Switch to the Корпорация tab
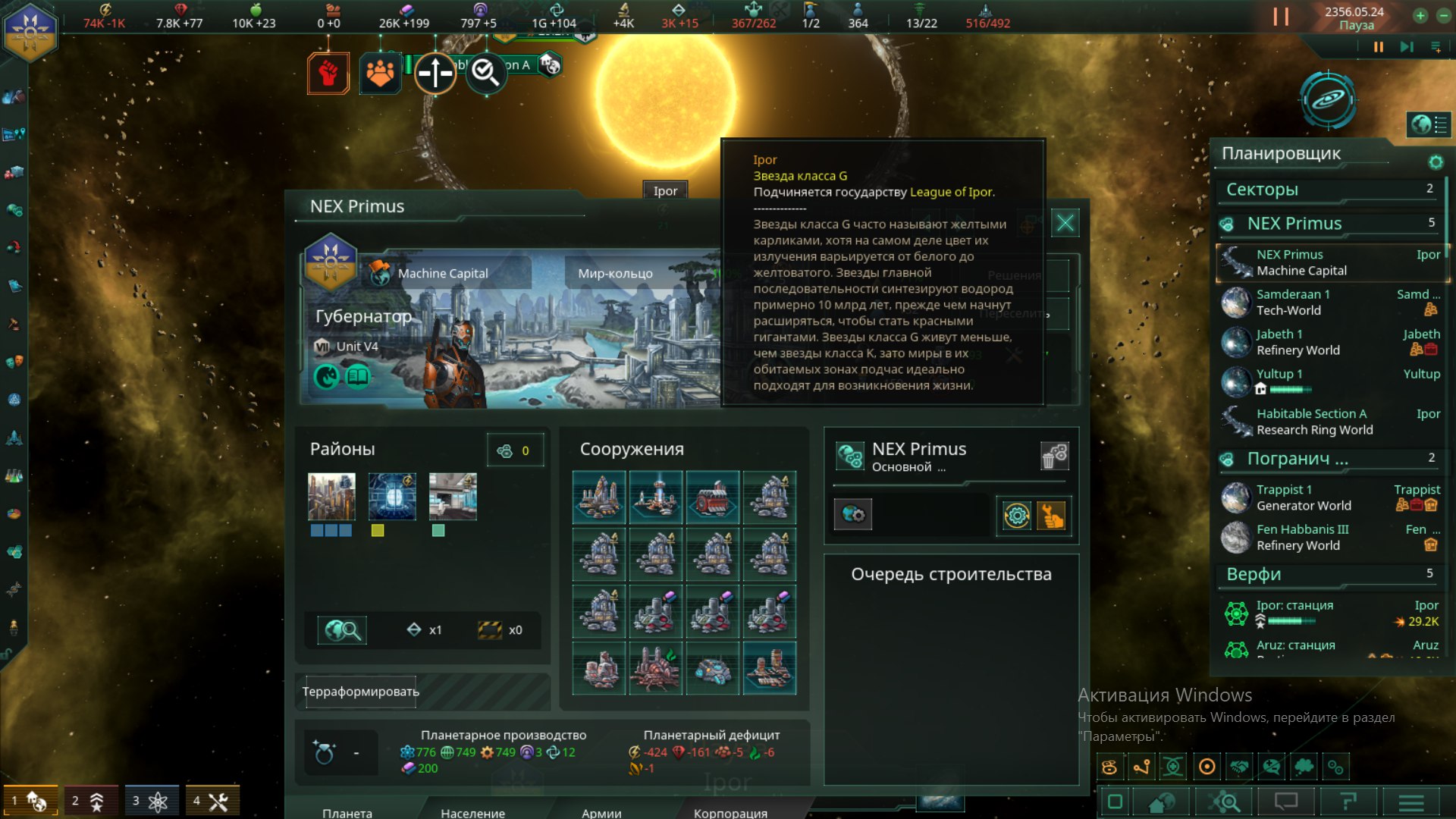1456x819 pixels. point(730,812)
